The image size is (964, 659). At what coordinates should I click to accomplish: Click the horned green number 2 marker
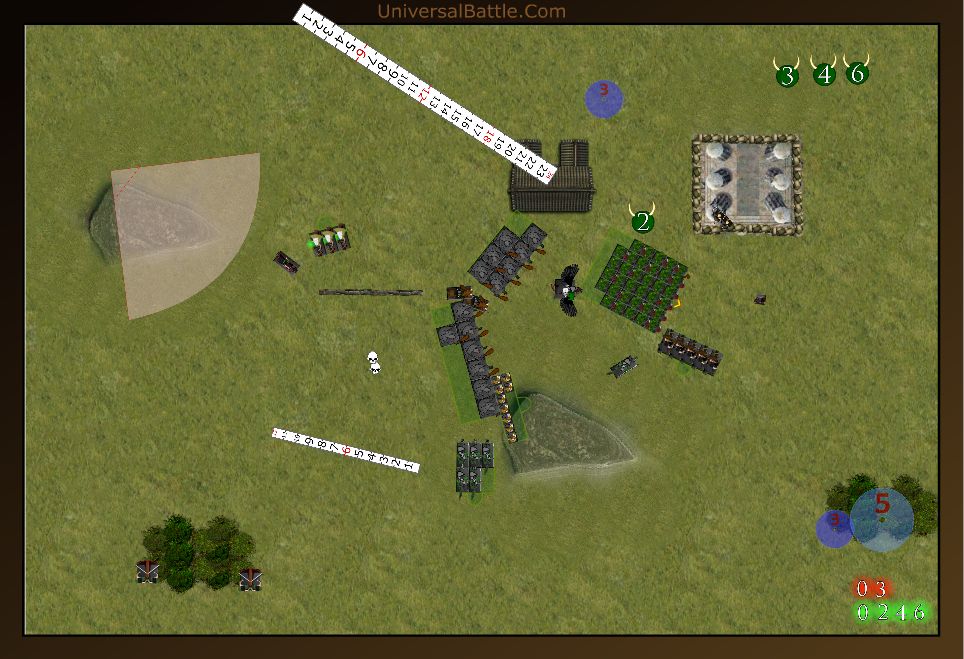[x=642, y=221]
